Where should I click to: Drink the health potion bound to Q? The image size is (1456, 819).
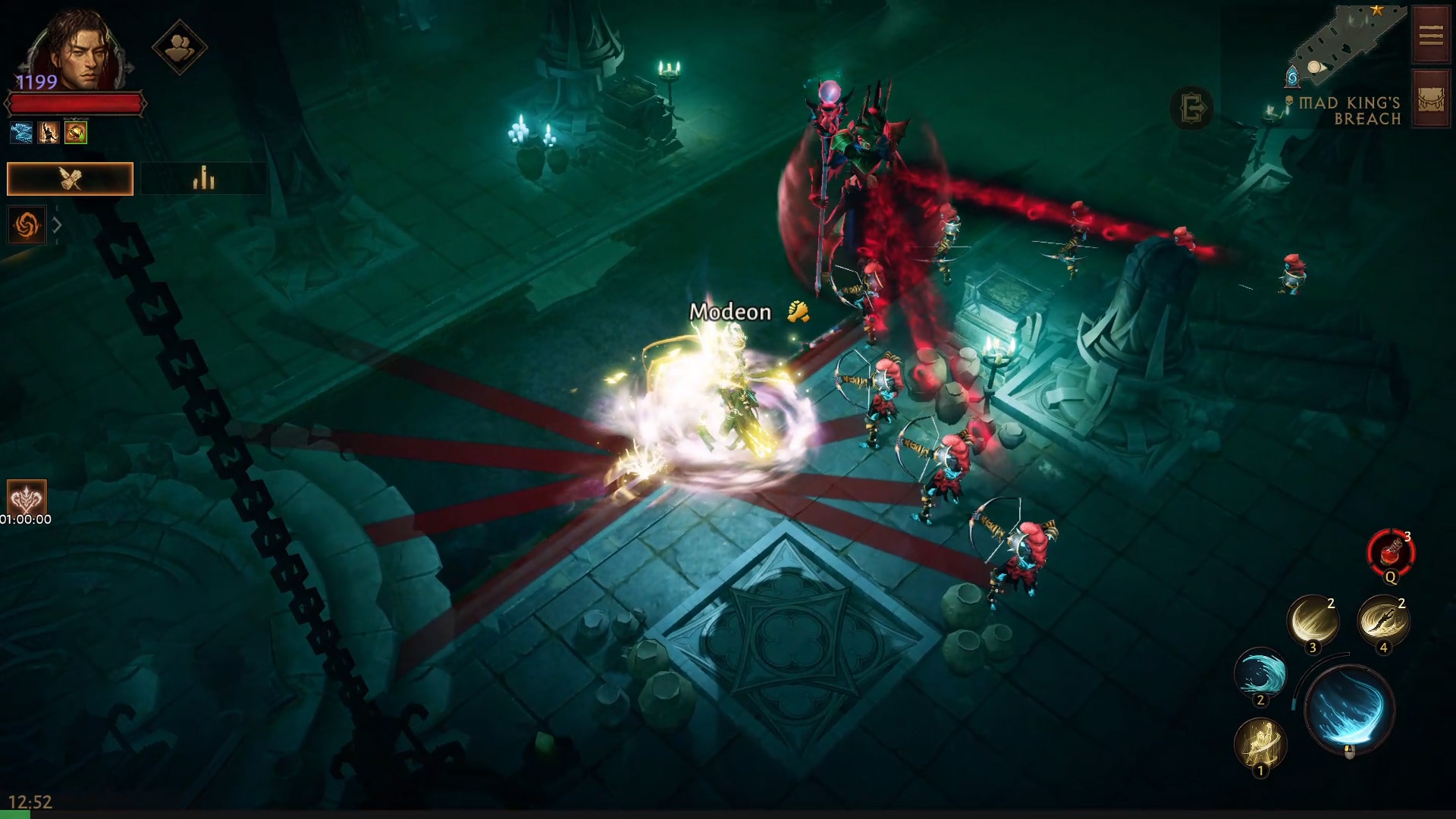pos(1390,552)
